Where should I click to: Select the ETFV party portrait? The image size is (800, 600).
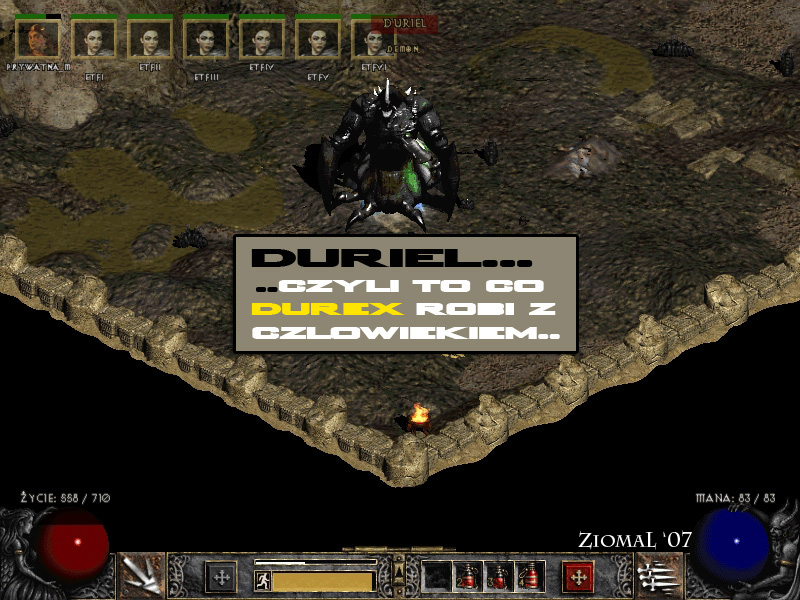(318, 40)
